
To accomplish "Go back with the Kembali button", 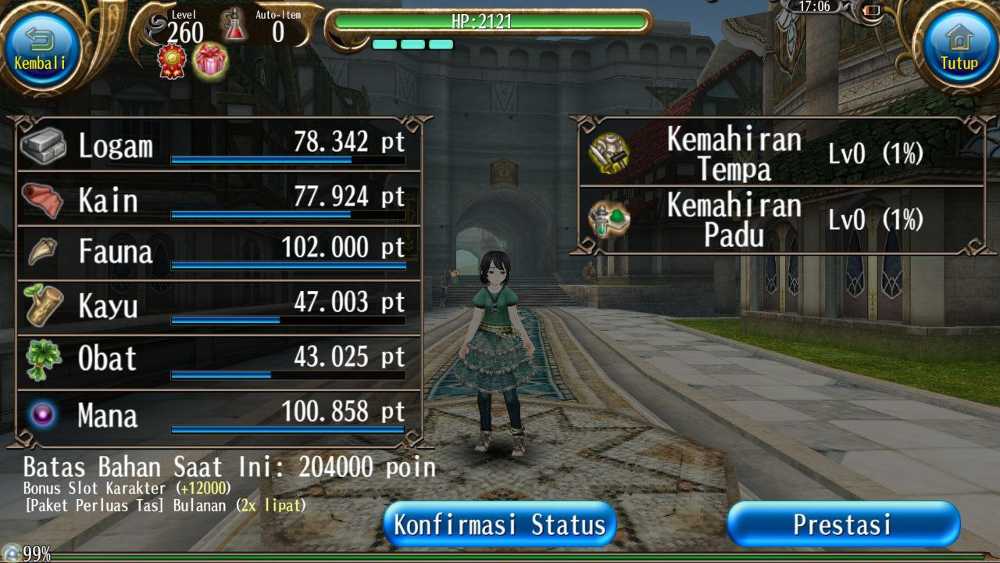I will point(41,47).
